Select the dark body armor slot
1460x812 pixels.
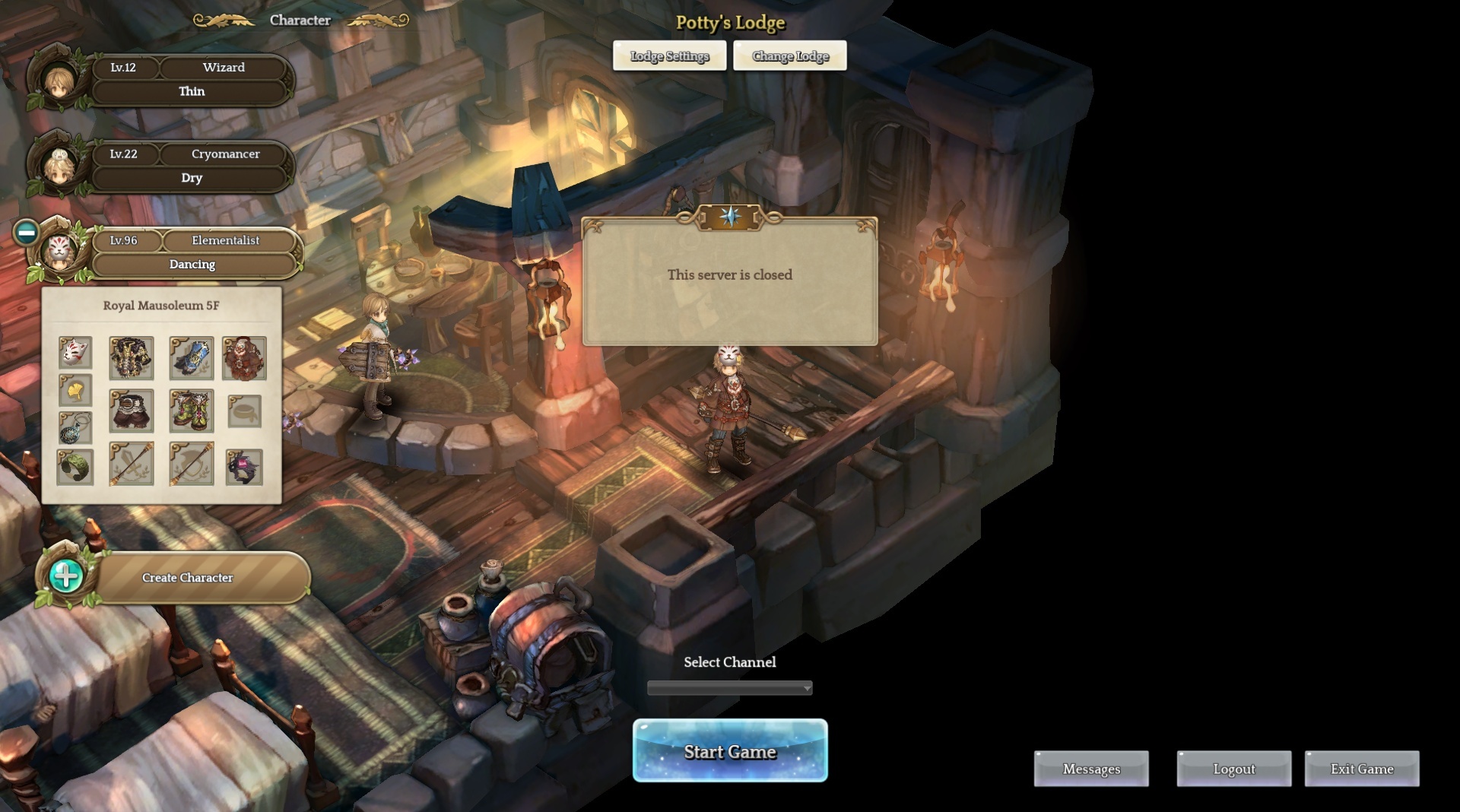tap(132, 358)
